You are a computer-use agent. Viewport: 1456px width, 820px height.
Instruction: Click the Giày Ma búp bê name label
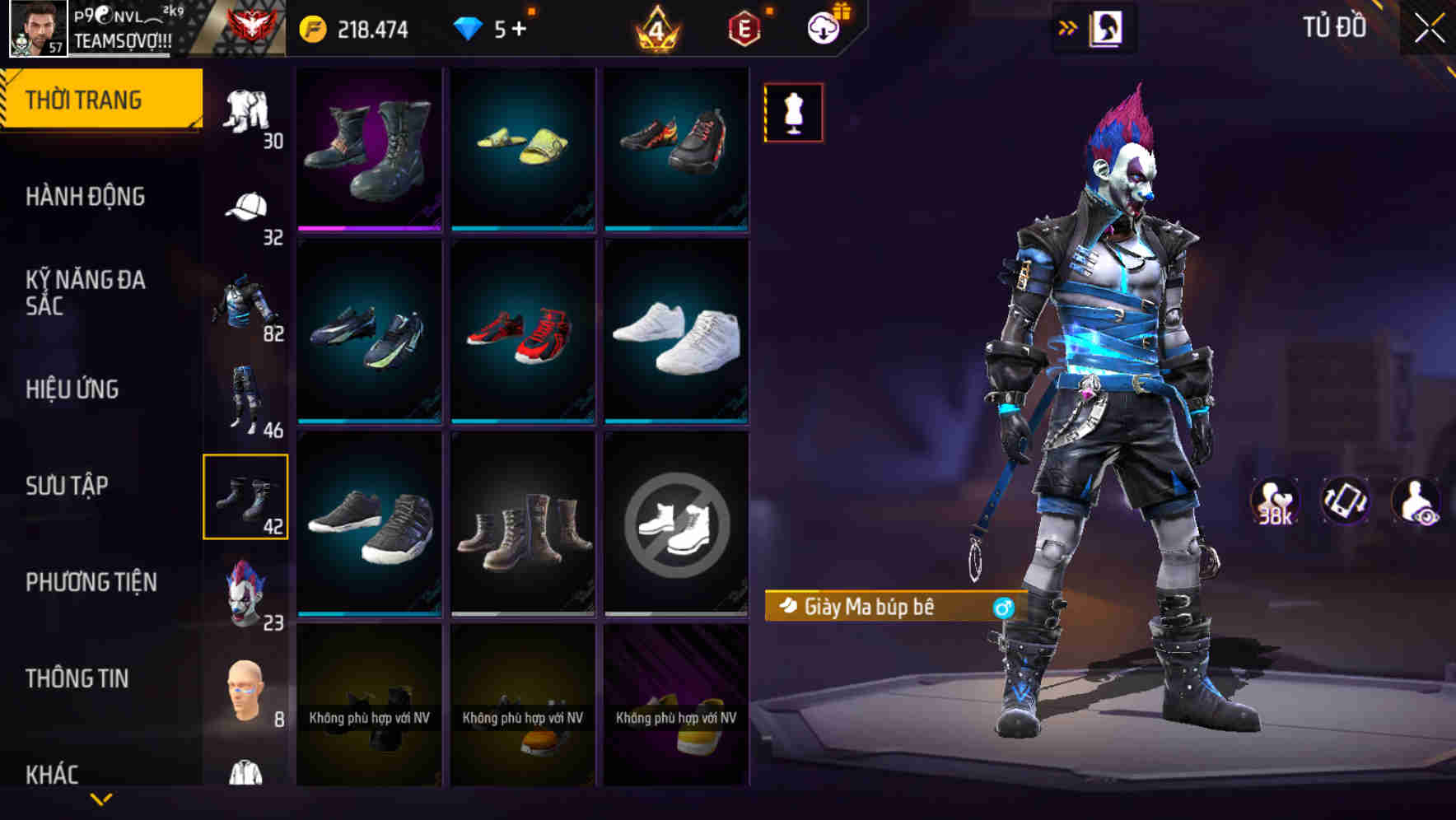pos(869,606)
